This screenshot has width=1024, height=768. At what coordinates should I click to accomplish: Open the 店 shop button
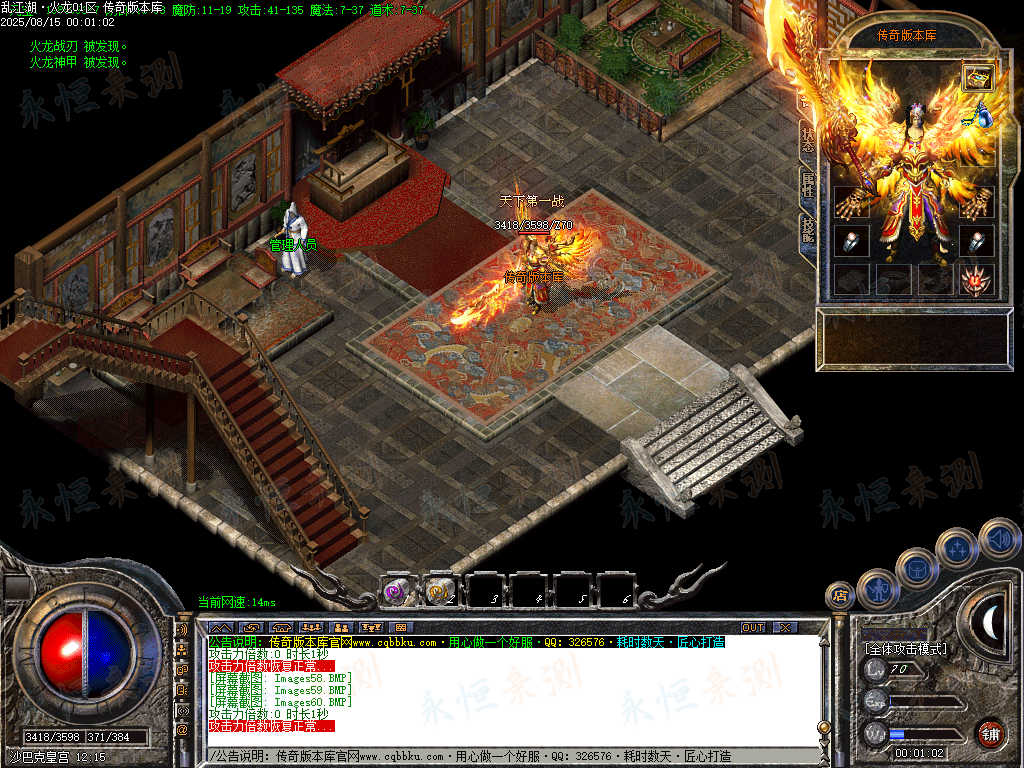tap(840, 595)
